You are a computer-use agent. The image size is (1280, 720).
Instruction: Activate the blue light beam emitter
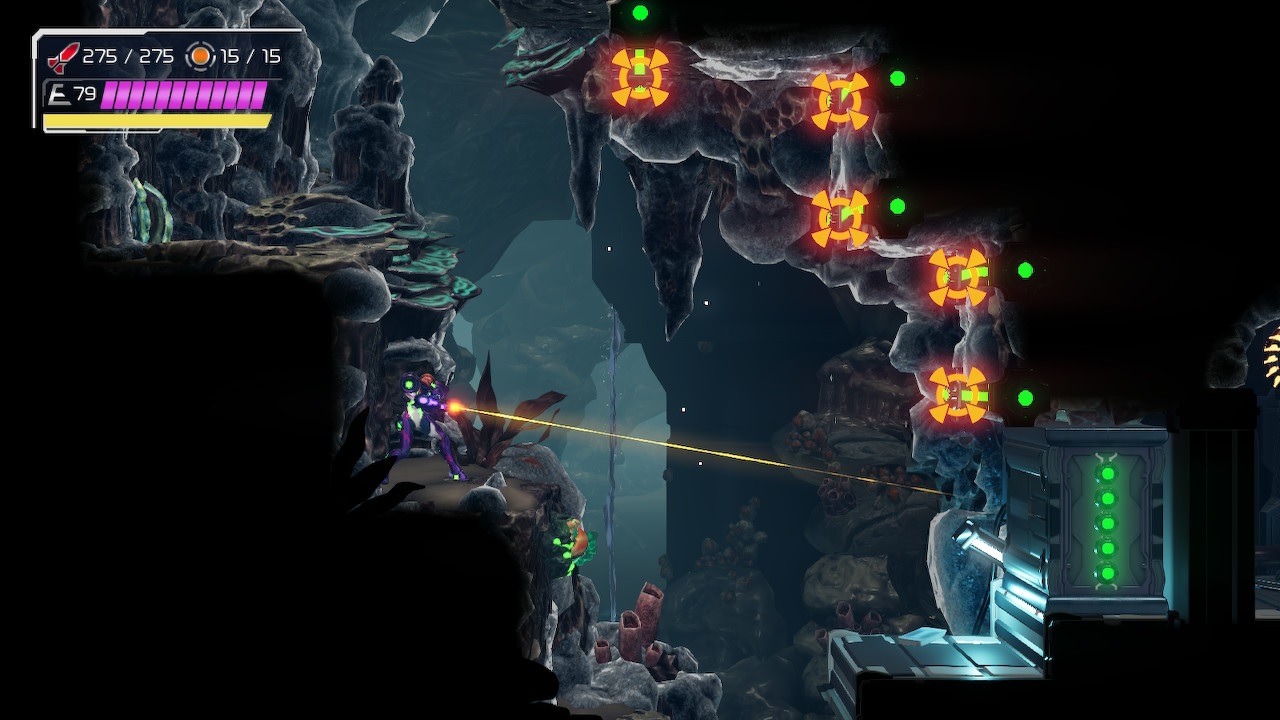985,540
